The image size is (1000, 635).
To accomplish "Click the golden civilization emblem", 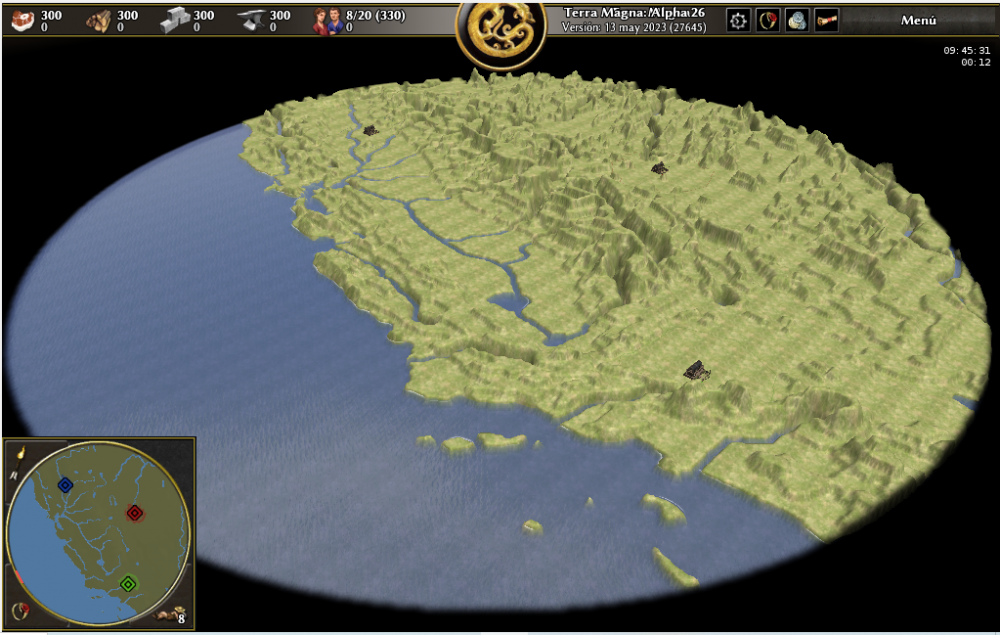I will point(500,33).
